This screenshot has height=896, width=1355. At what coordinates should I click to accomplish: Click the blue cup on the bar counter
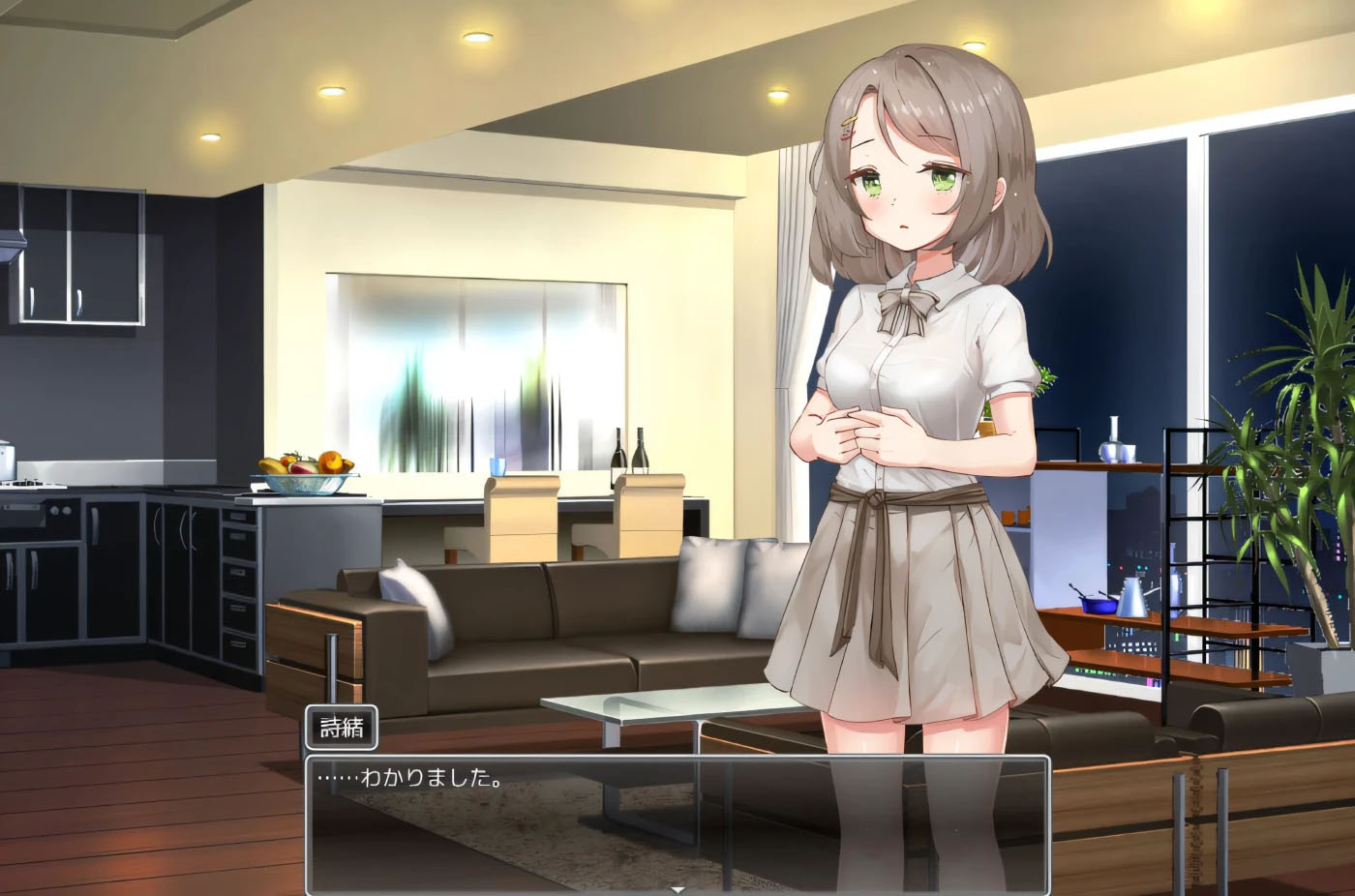click(496, 468)
